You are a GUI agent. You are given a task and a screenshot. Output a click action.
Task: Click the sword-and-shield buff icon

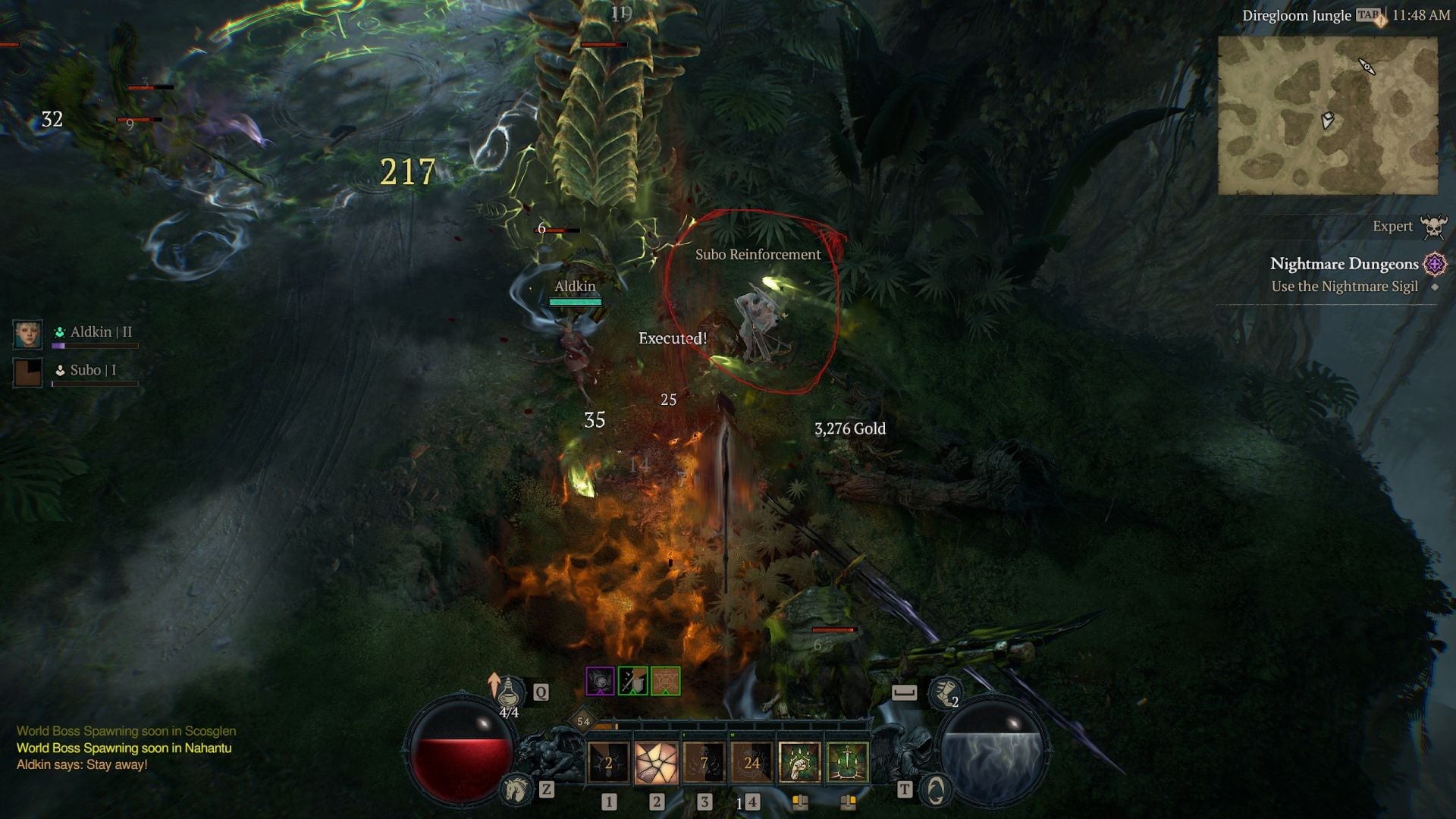632,681
